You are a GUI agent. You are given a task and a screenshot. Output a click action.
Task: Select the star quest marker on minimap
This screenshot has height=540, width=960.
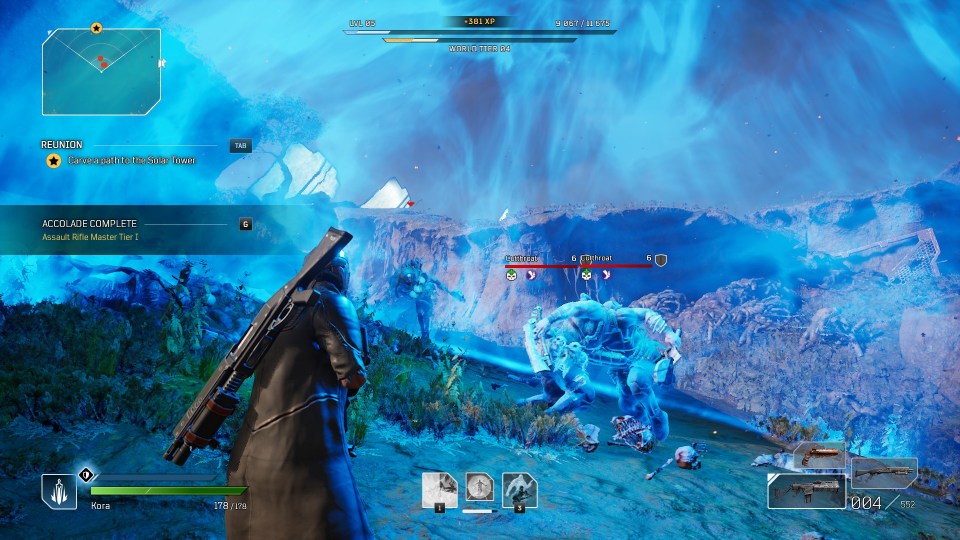coord(96,28)
